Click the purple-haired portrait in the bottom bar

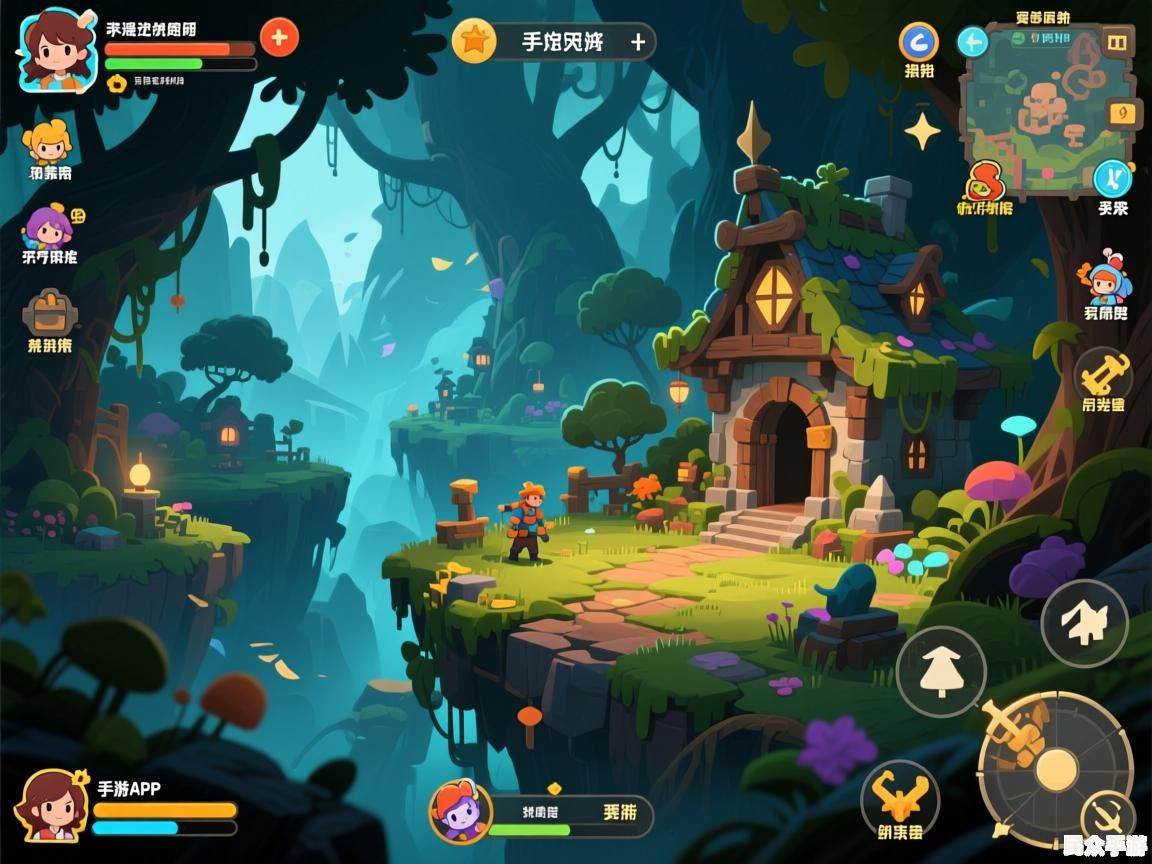461,811
